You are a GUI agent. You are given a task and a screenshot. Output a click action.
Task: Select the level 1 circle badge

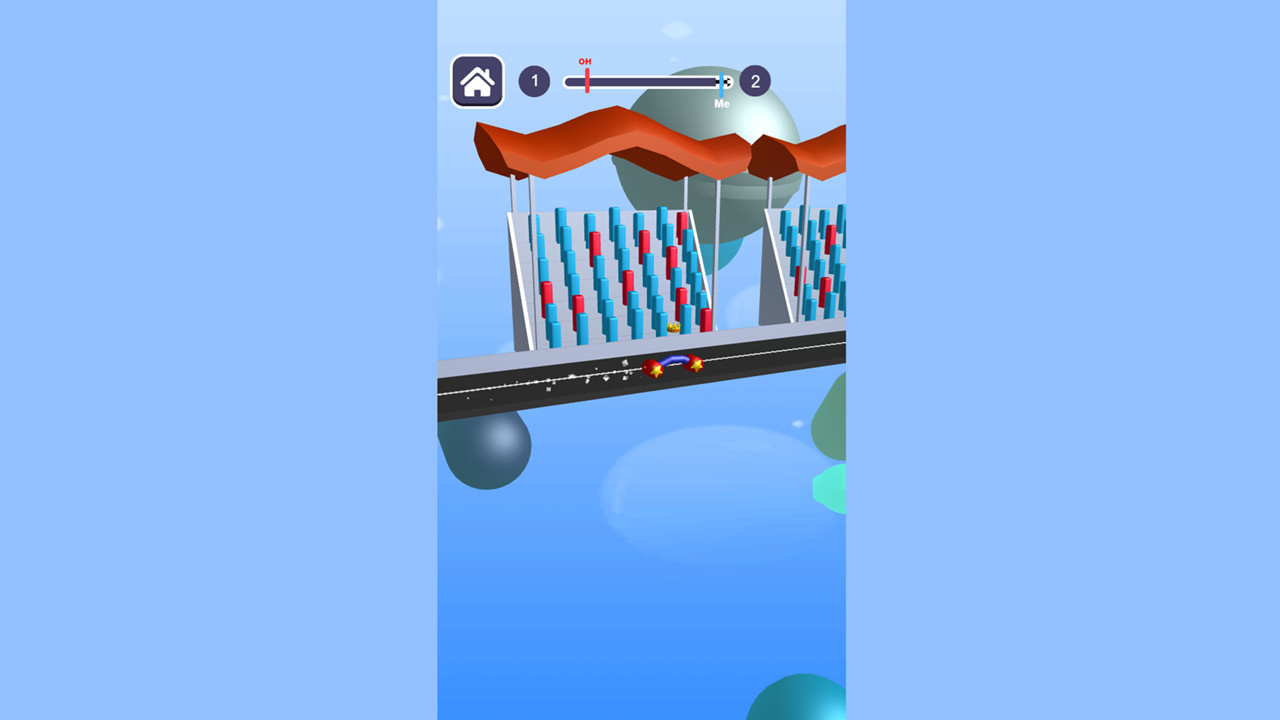(535, 81)
